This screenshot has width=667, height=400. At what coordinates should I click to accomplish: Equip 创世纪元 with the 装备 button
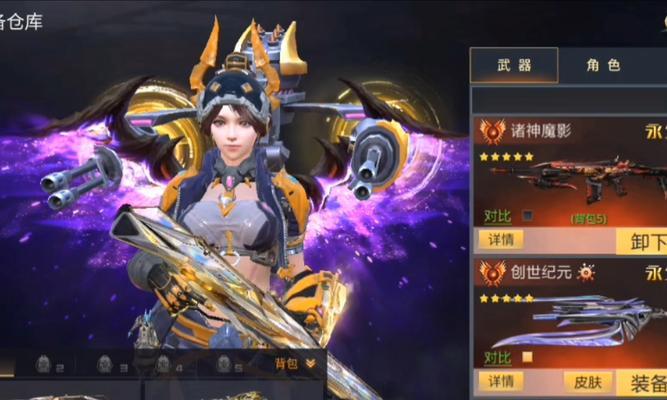(645, 382)
